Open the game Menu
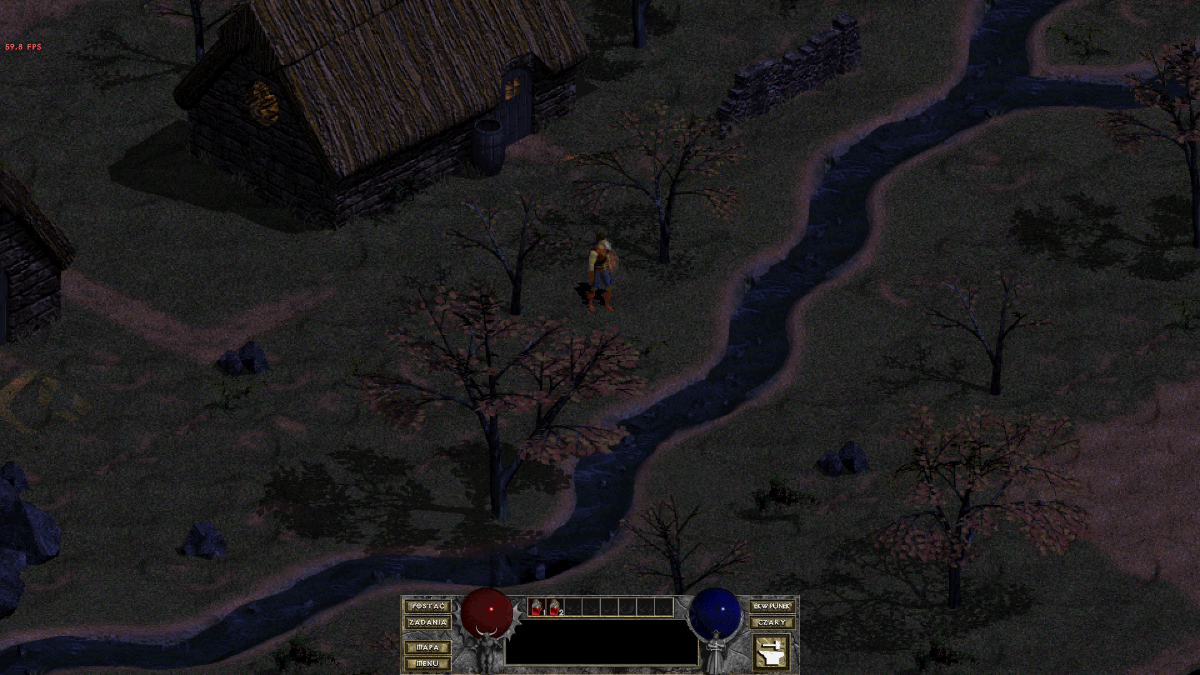 [x=427, y=662]
